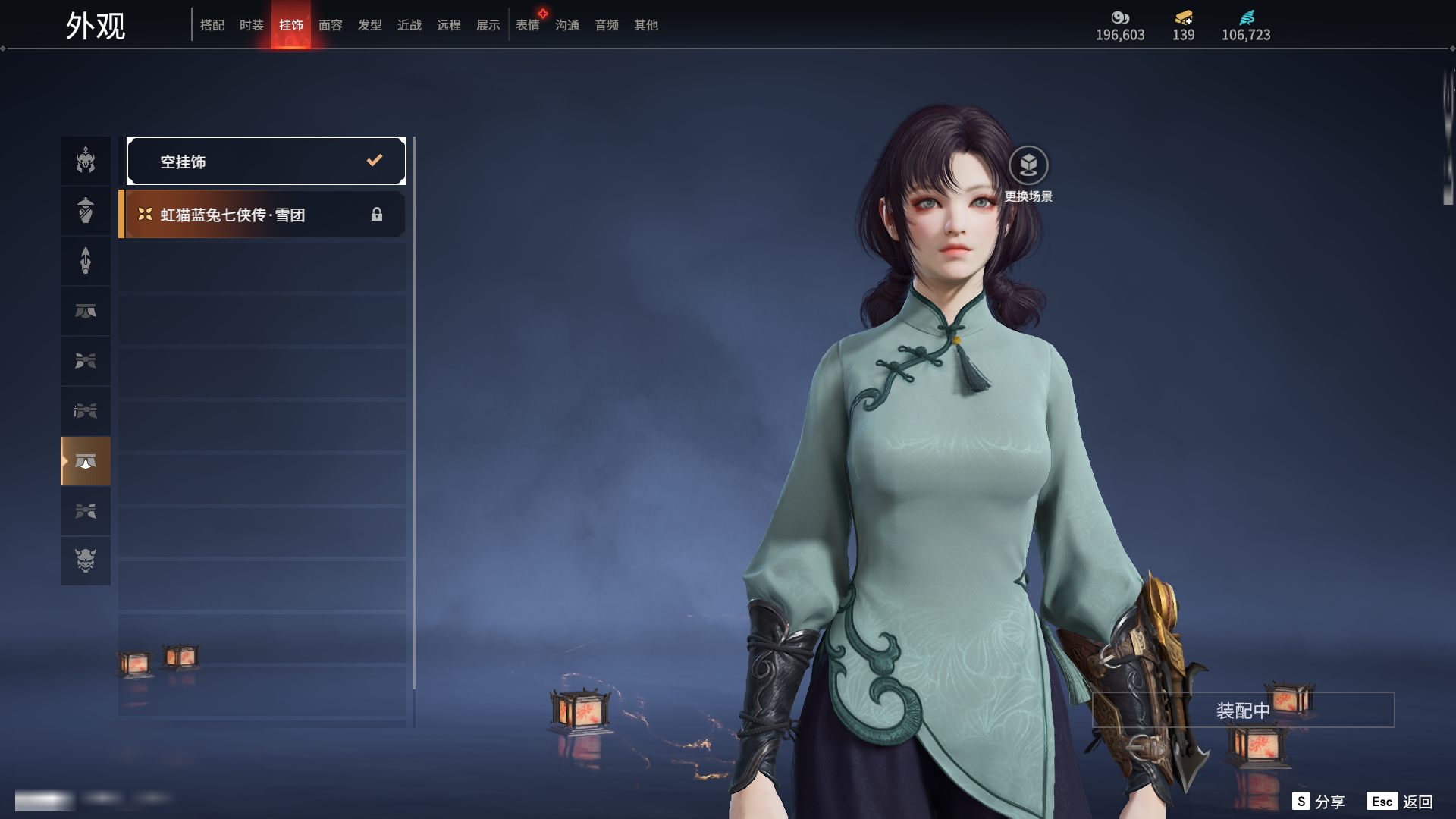The width and height of the screenshot is (1456, 819).
Task: Choose the locked 虹猫蓝兔七侠传·雪团 accessory
Action: 263,215
